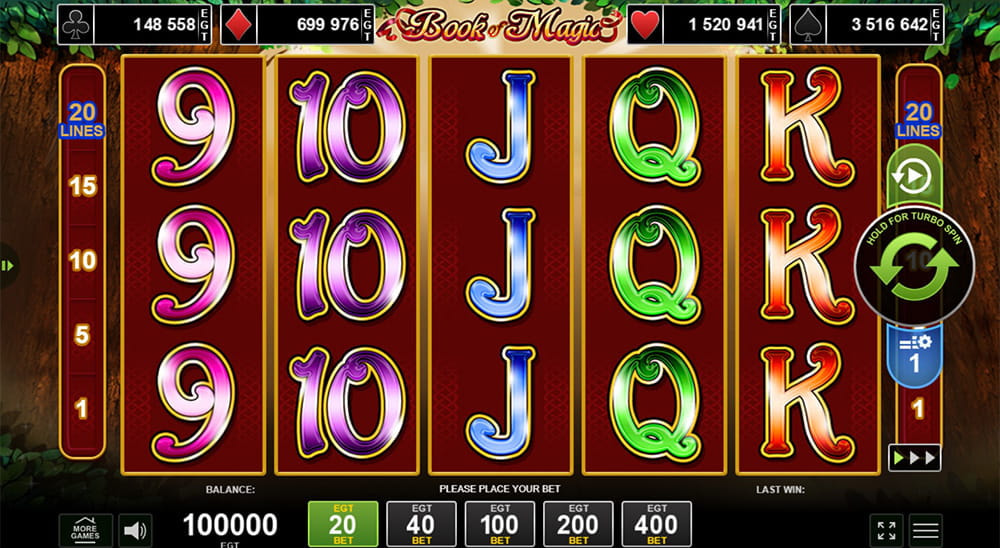Image resolution: width=1000 pixels, height=548 pixels.
Task: Open the blue bet settings button
Action: (x=913, y=357)
